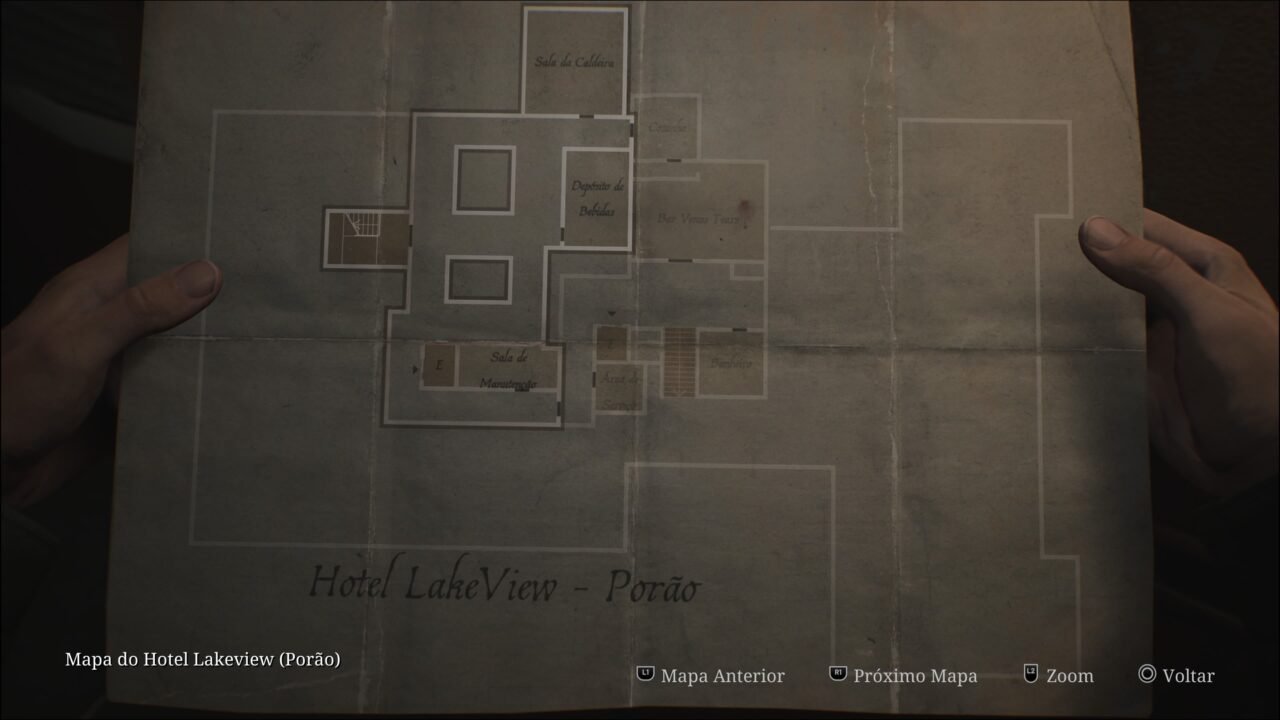The width and height of the screenshot is (1280, 720).
Task: Click the player arrow marker on the map
Action: tap(612, 313)
